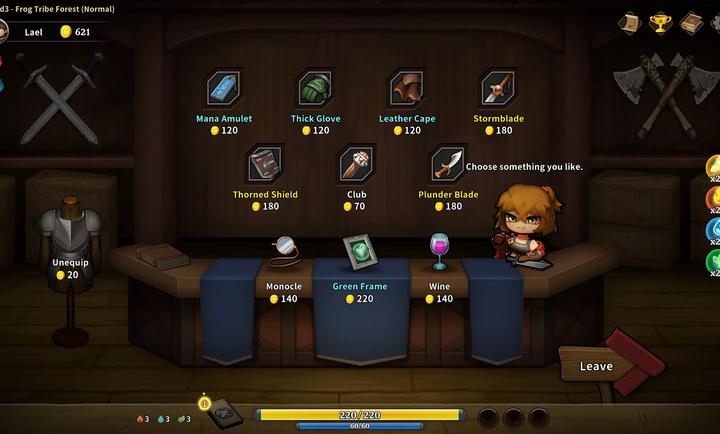Open the red book journal icon
The height and width of the screenshot is (434, 720).
[x=691, y=22]
